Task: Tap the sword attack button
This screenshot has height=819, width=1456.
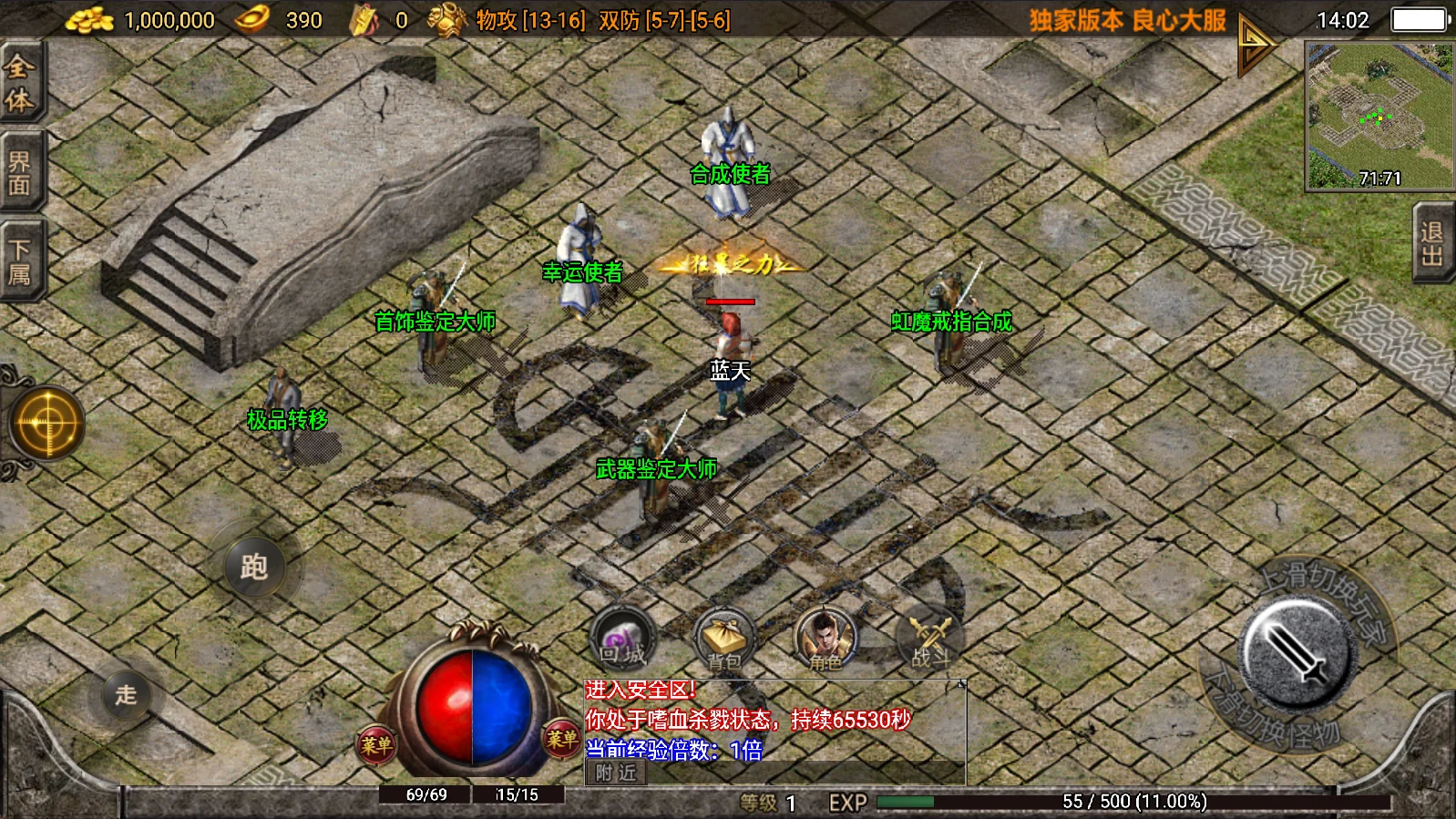Action: coord(1297,653)
